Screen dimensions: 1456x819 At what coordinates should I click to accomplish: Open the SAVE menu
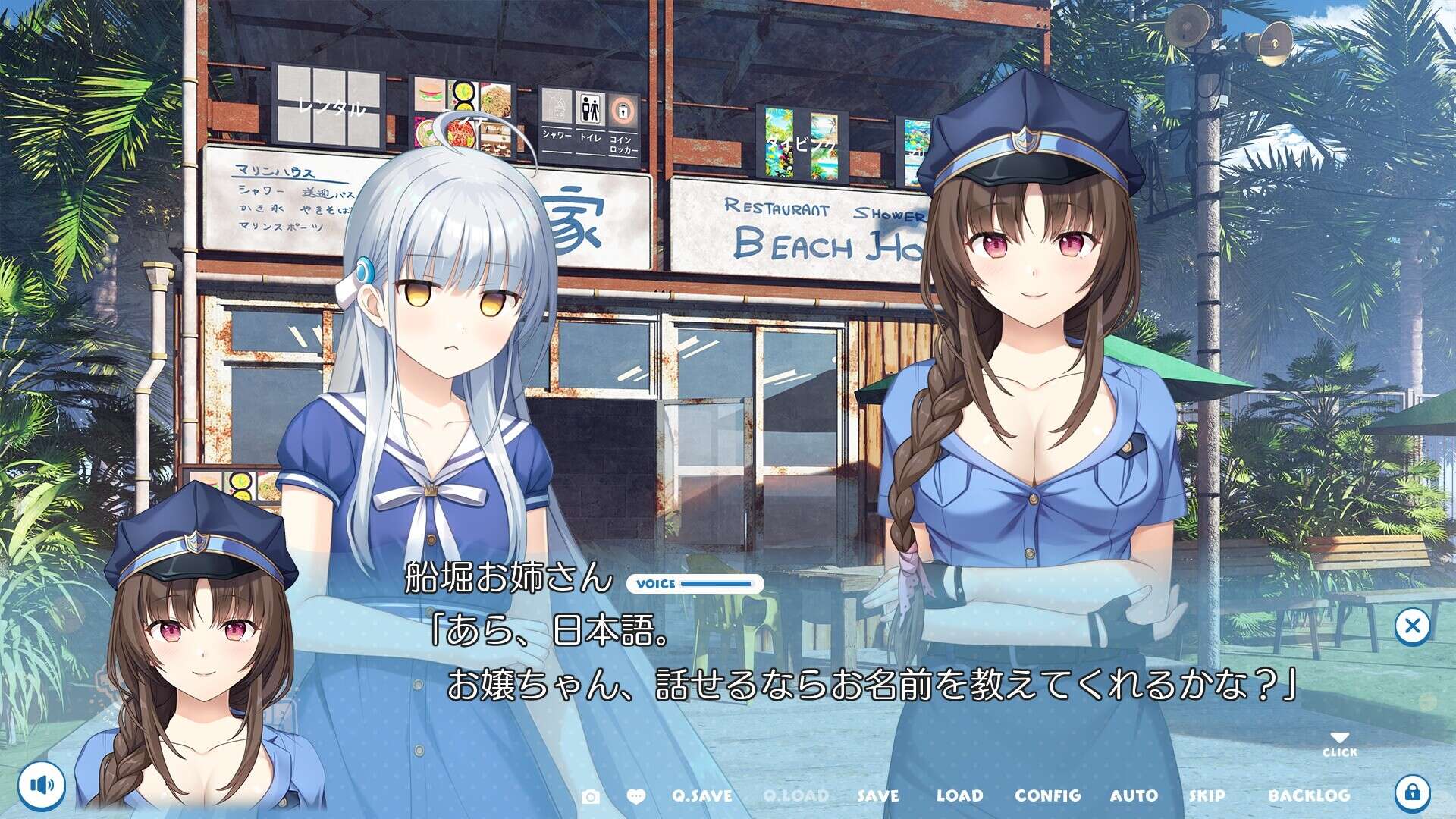point(878,796)
